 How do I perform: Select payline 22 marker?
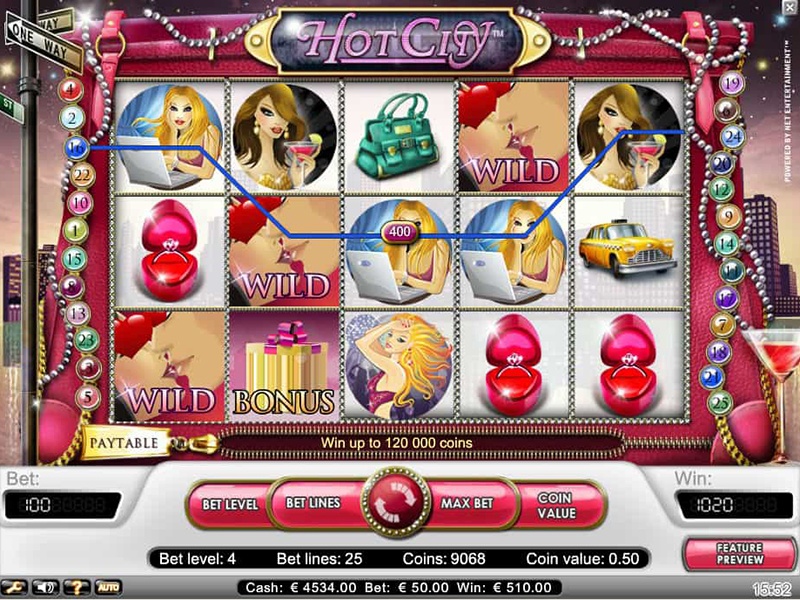[81, 176]
